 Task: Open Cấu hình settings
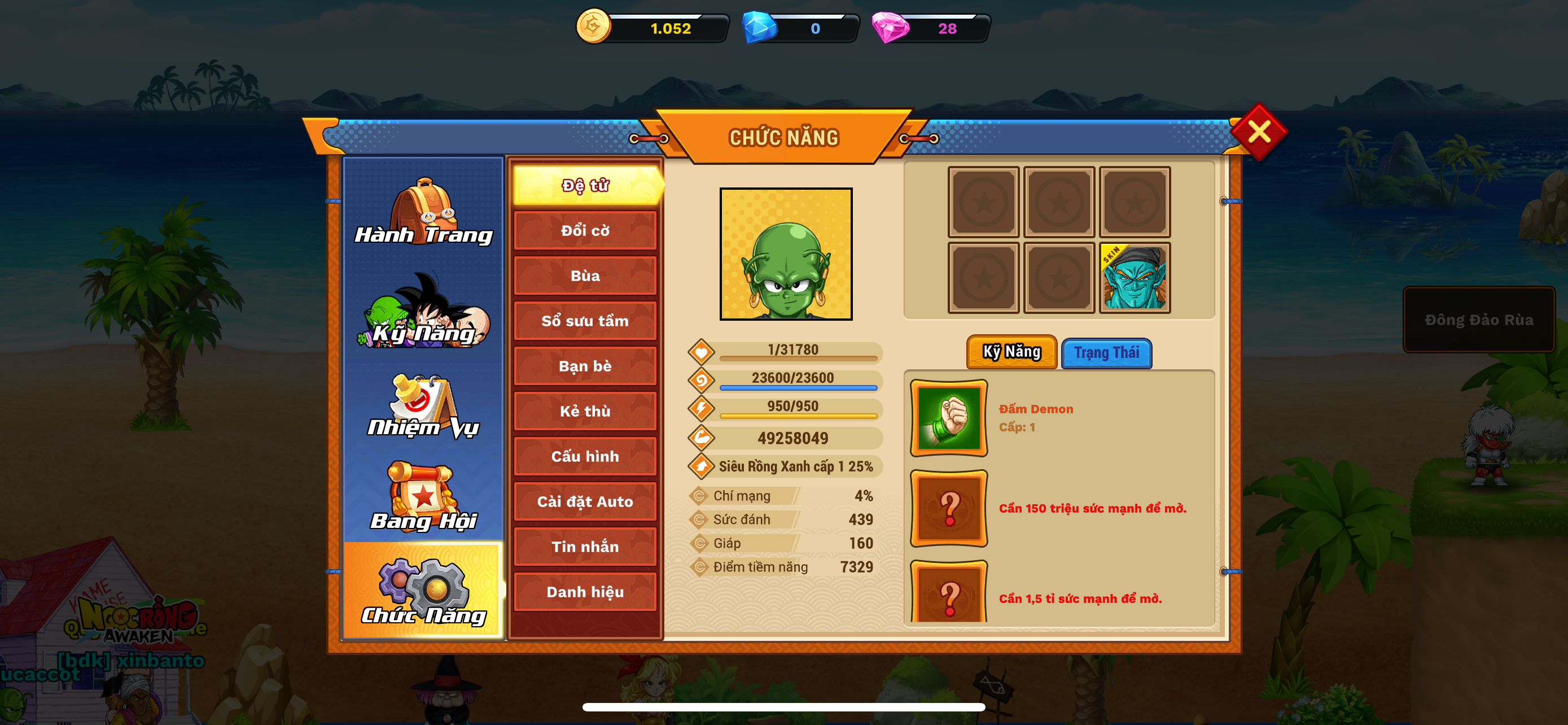585,456
